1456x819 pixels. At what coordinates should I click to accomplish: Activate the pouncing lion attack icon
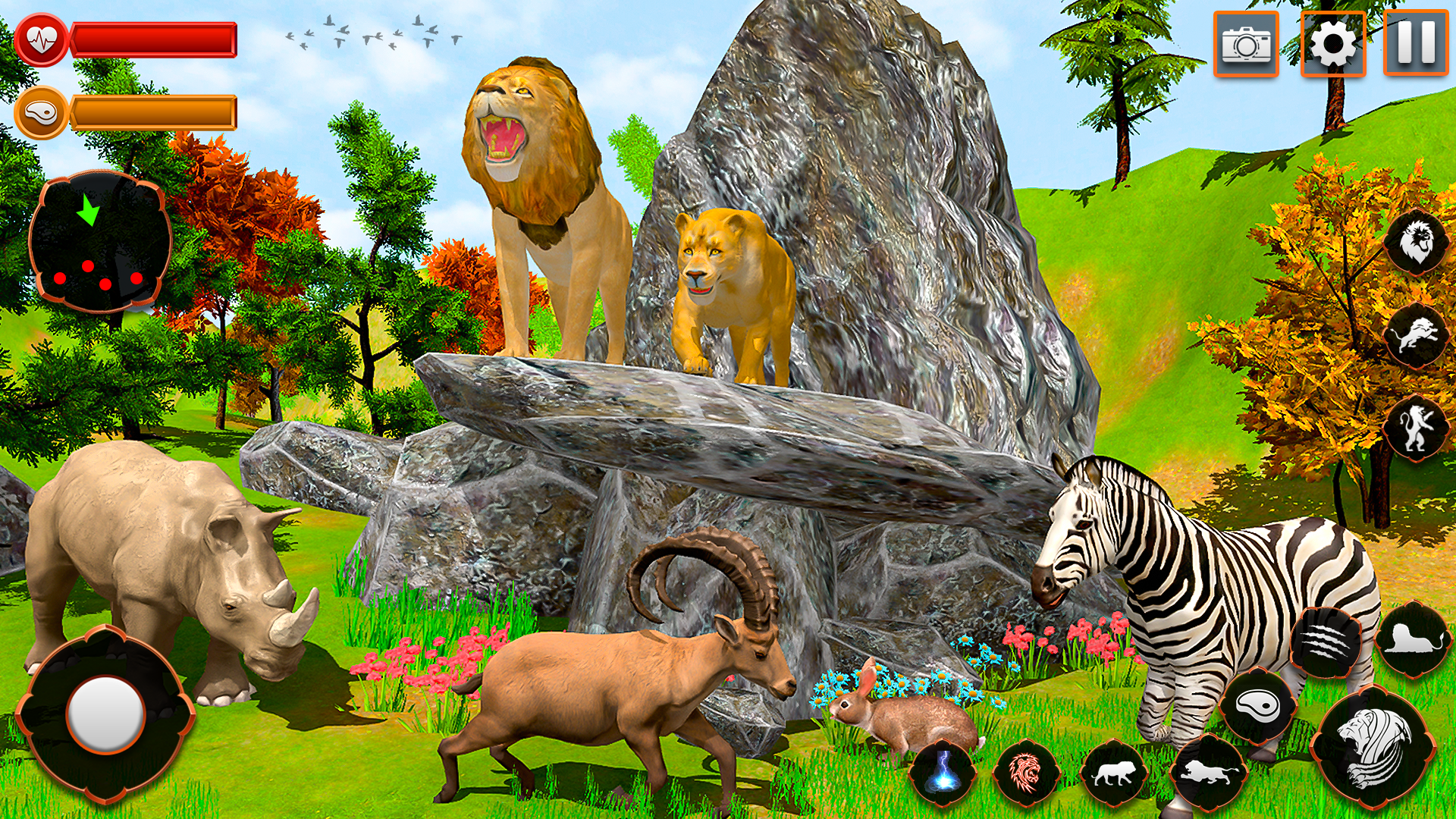tap(1417, 336)
